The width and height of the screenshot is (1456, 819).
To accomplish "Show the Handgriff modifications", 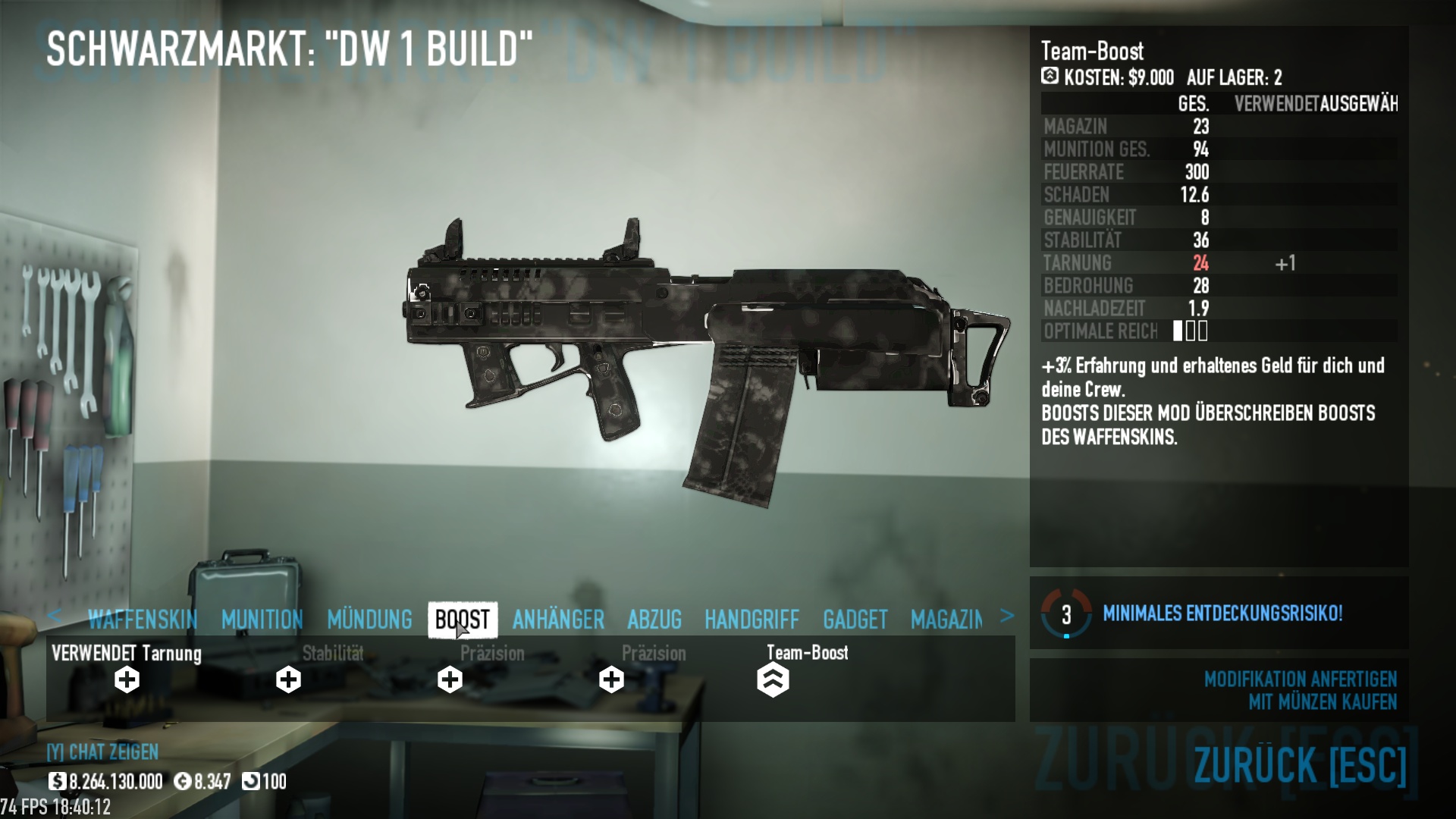I will (752, 620).
